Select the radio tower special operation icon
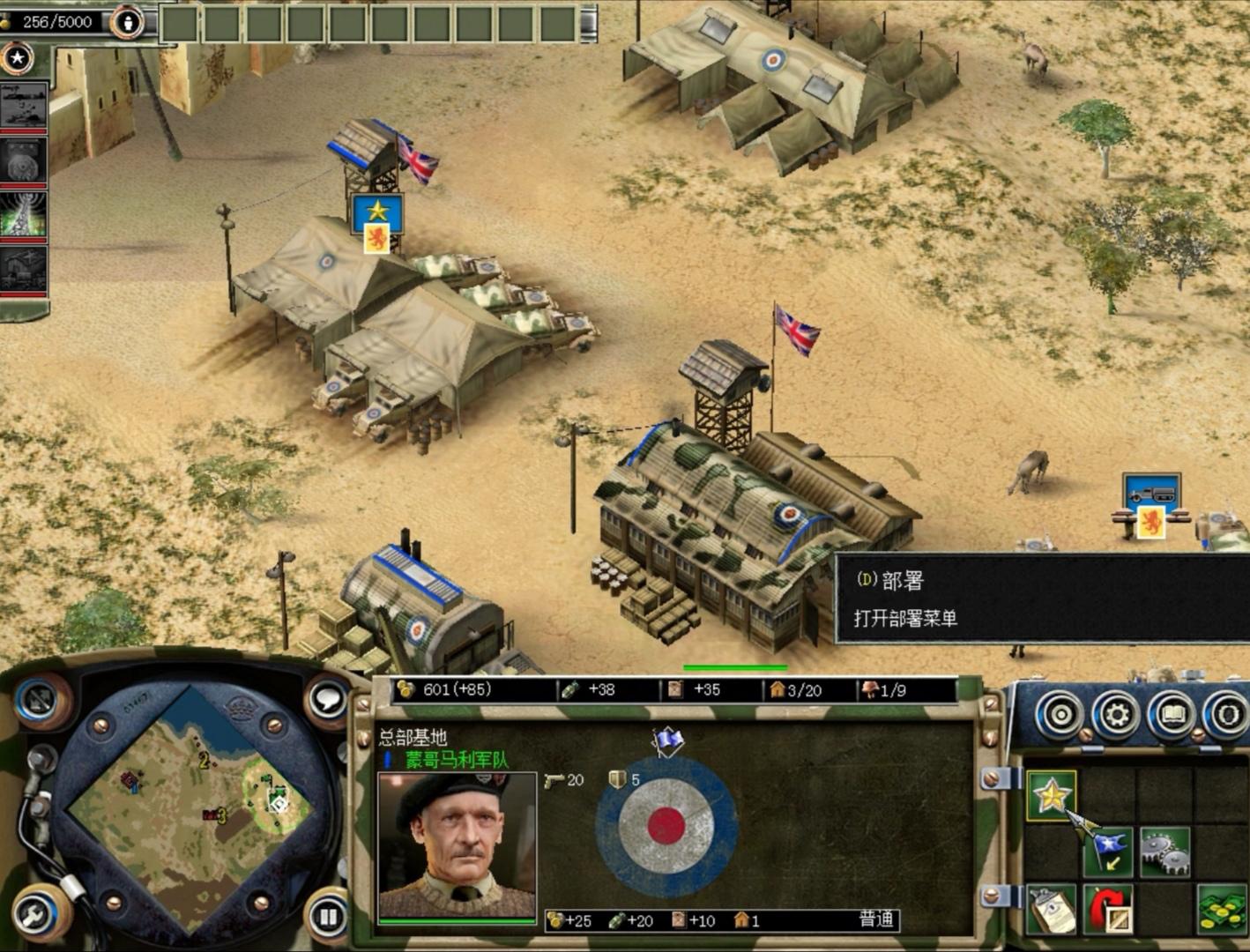Image resolution: width=1250 pixels, height=952 pixels. 23,214
